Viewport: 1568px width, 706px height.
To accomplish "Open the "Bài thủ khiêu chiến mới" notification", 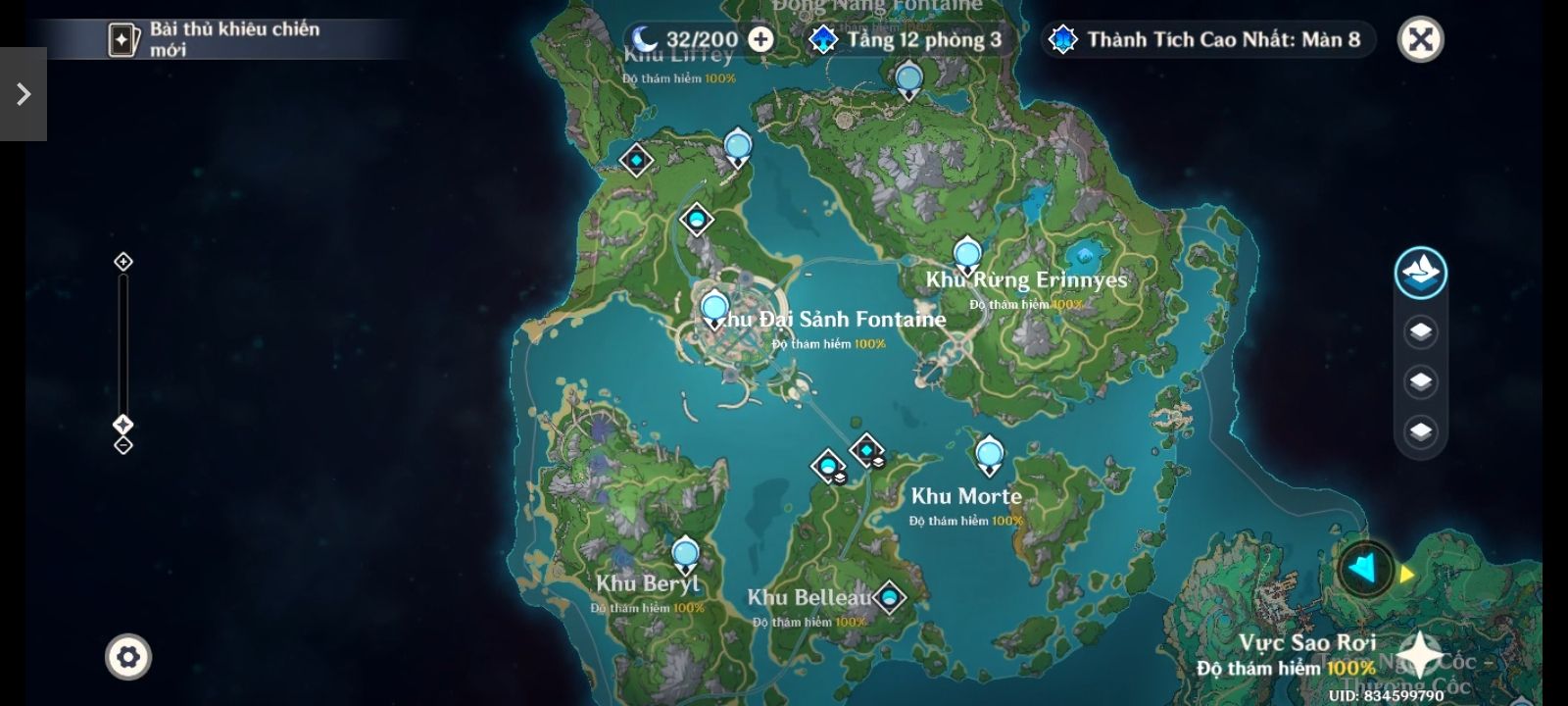I will click(216, 39).
